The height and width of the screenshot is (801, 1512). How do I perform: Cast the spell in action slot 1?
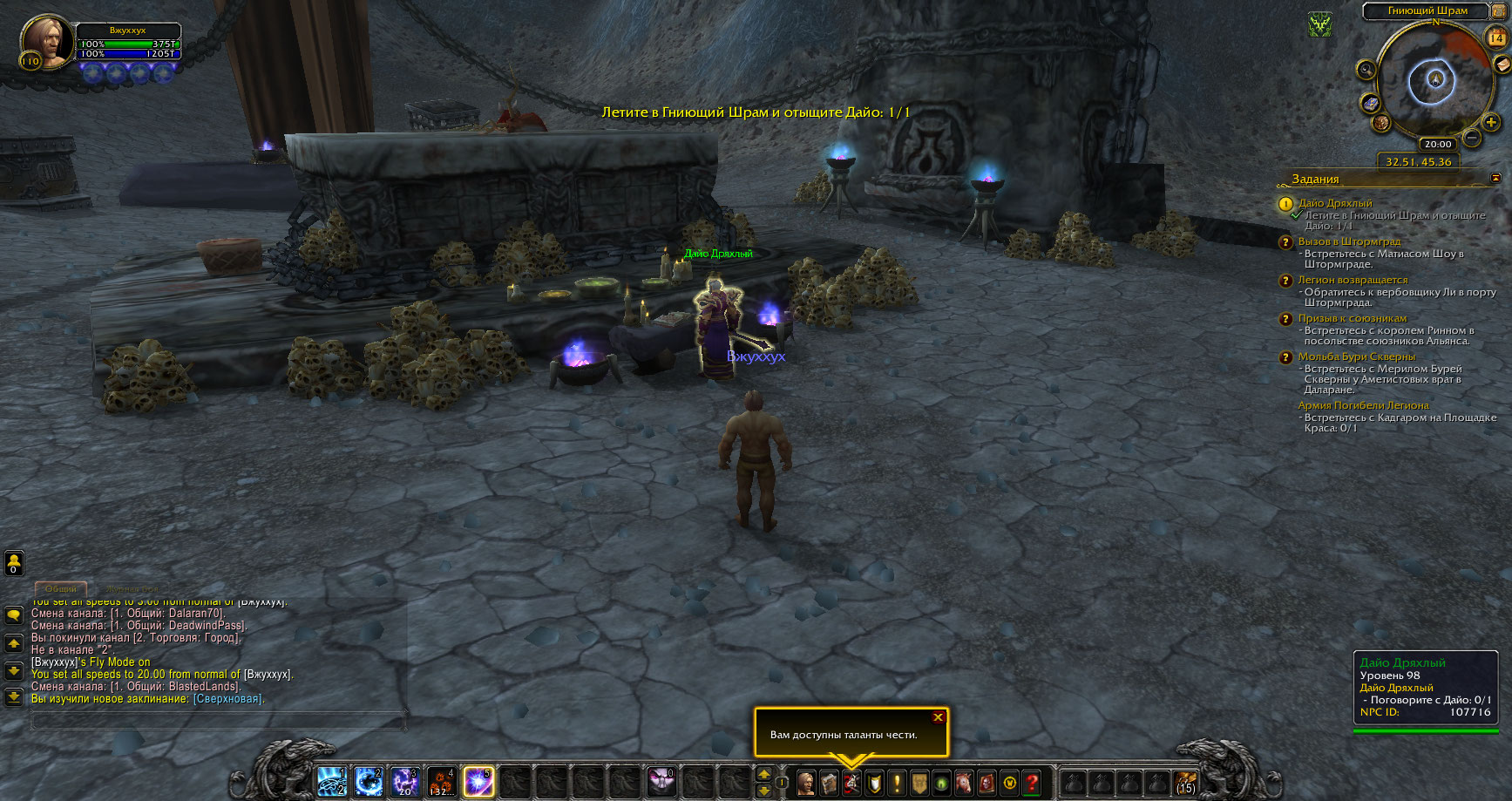click(331, 782)
